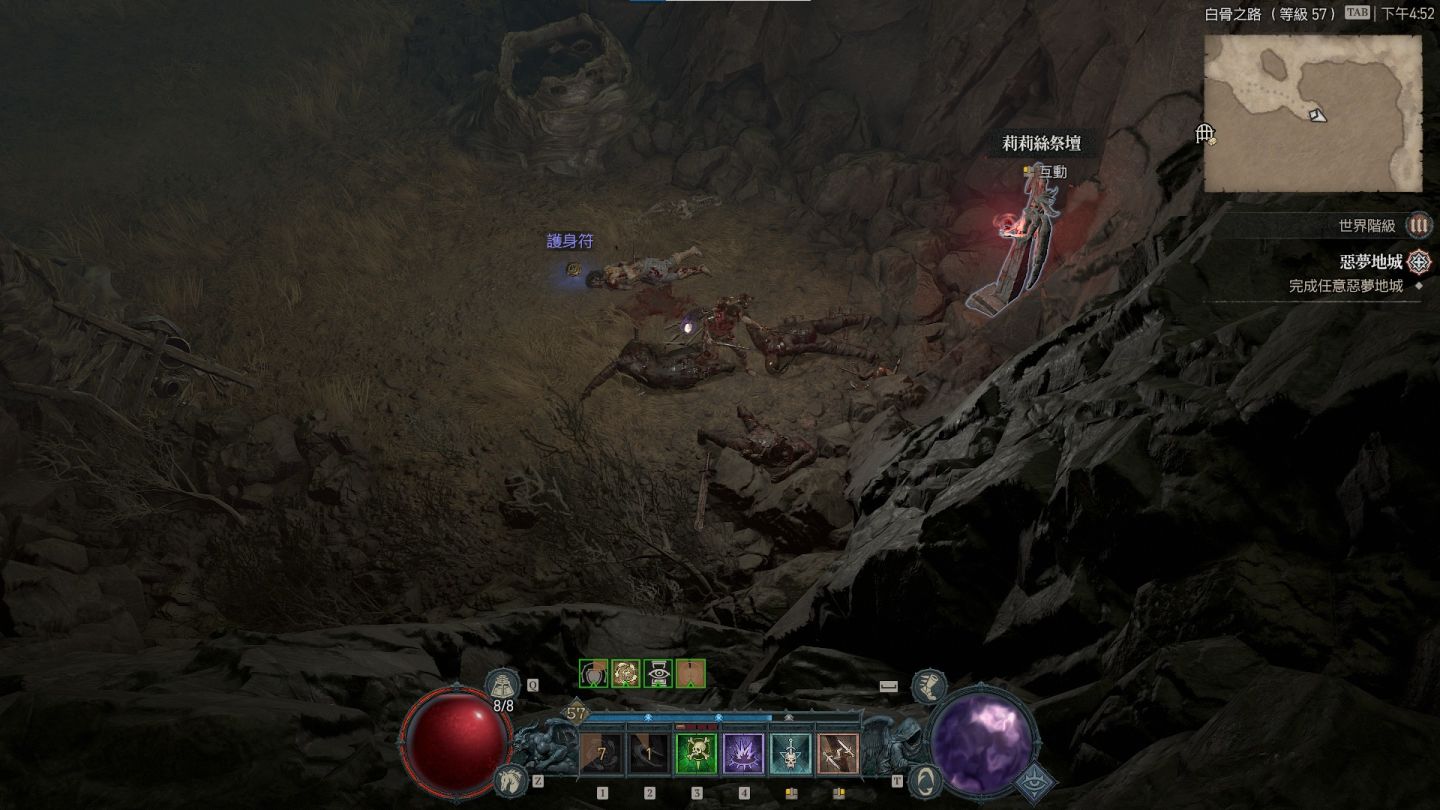Use the crossed blades skill slot

click(x=838, y=754)
